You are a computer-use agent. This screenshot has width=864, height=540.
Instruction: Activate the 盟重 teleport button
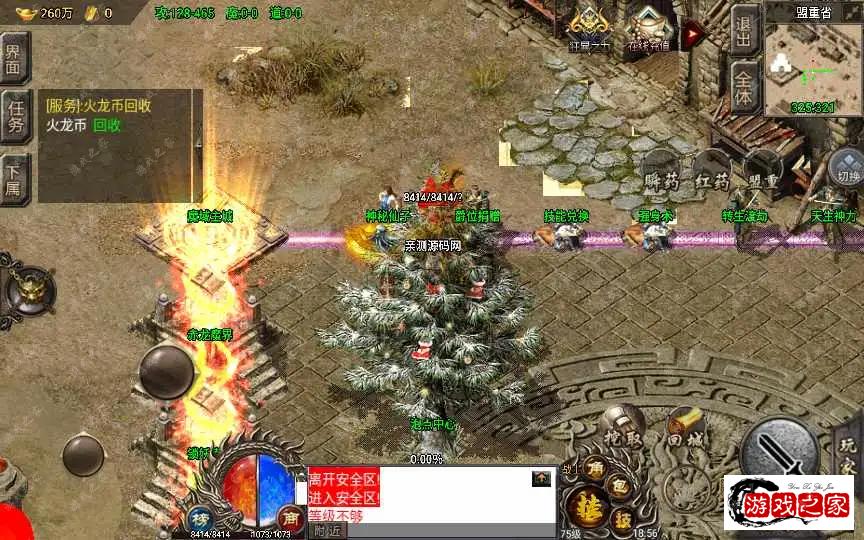pos(762,178)
